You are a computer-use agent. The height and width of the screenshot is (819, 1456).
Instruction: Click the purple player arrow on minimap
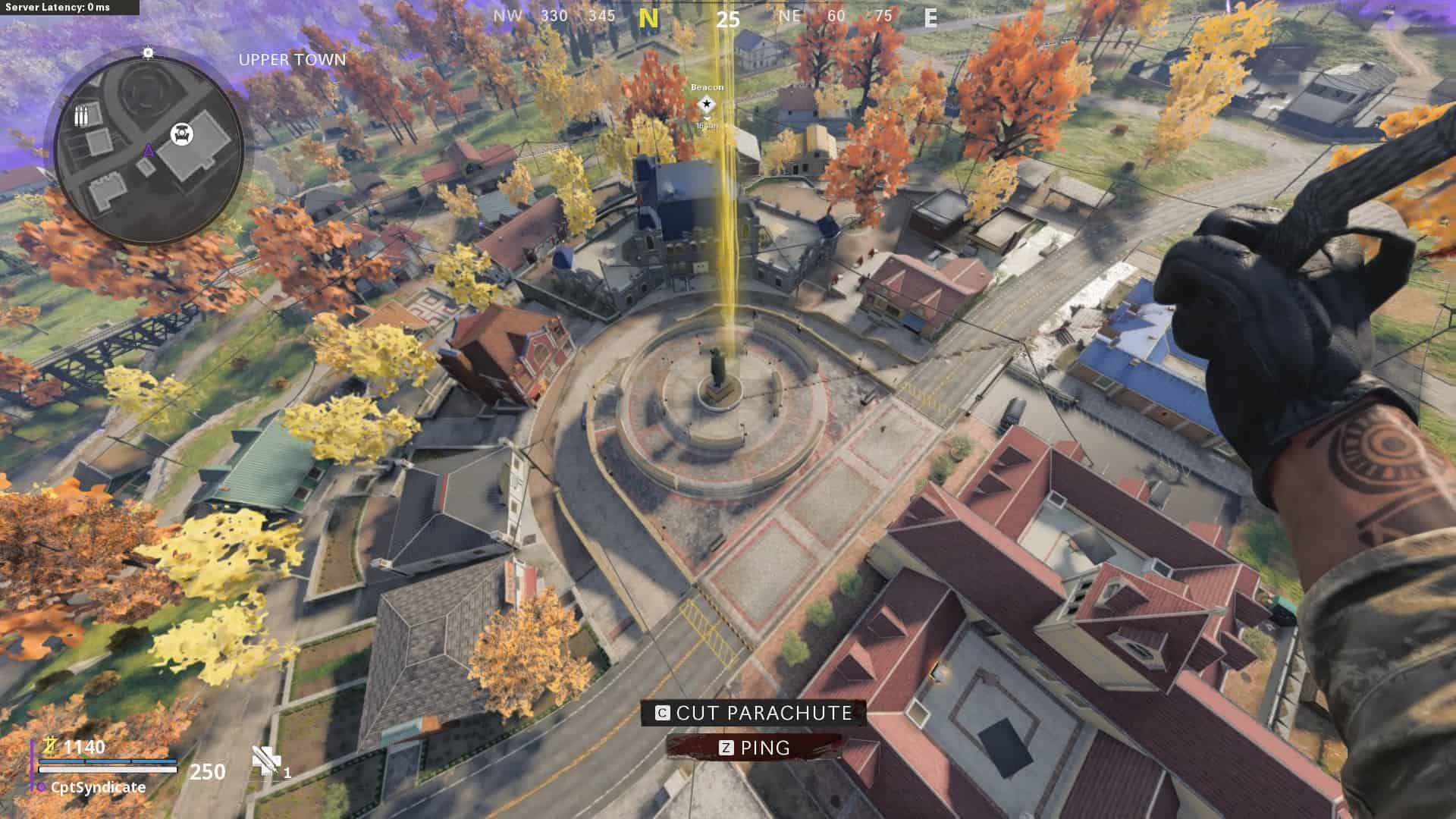click(x=149, y=150)
